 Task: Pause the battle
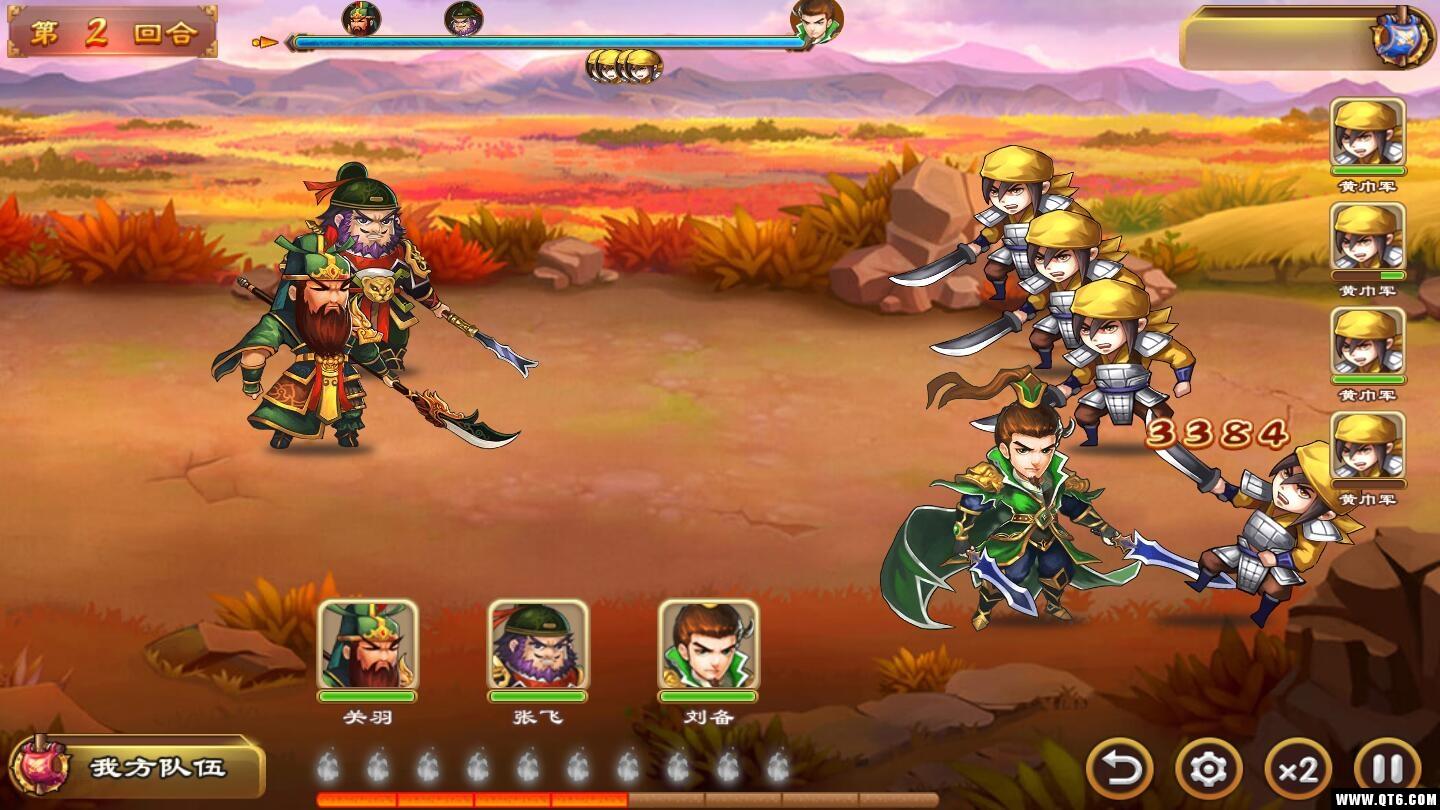1387,768
